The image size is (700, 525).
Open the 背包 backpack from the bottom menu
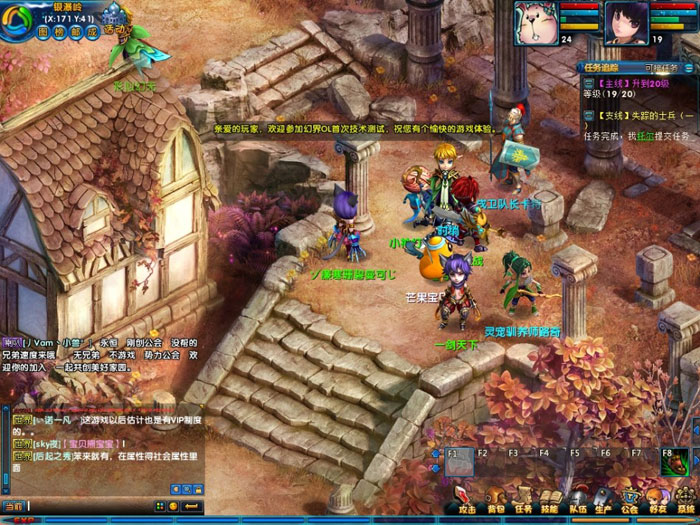(496, 499)
